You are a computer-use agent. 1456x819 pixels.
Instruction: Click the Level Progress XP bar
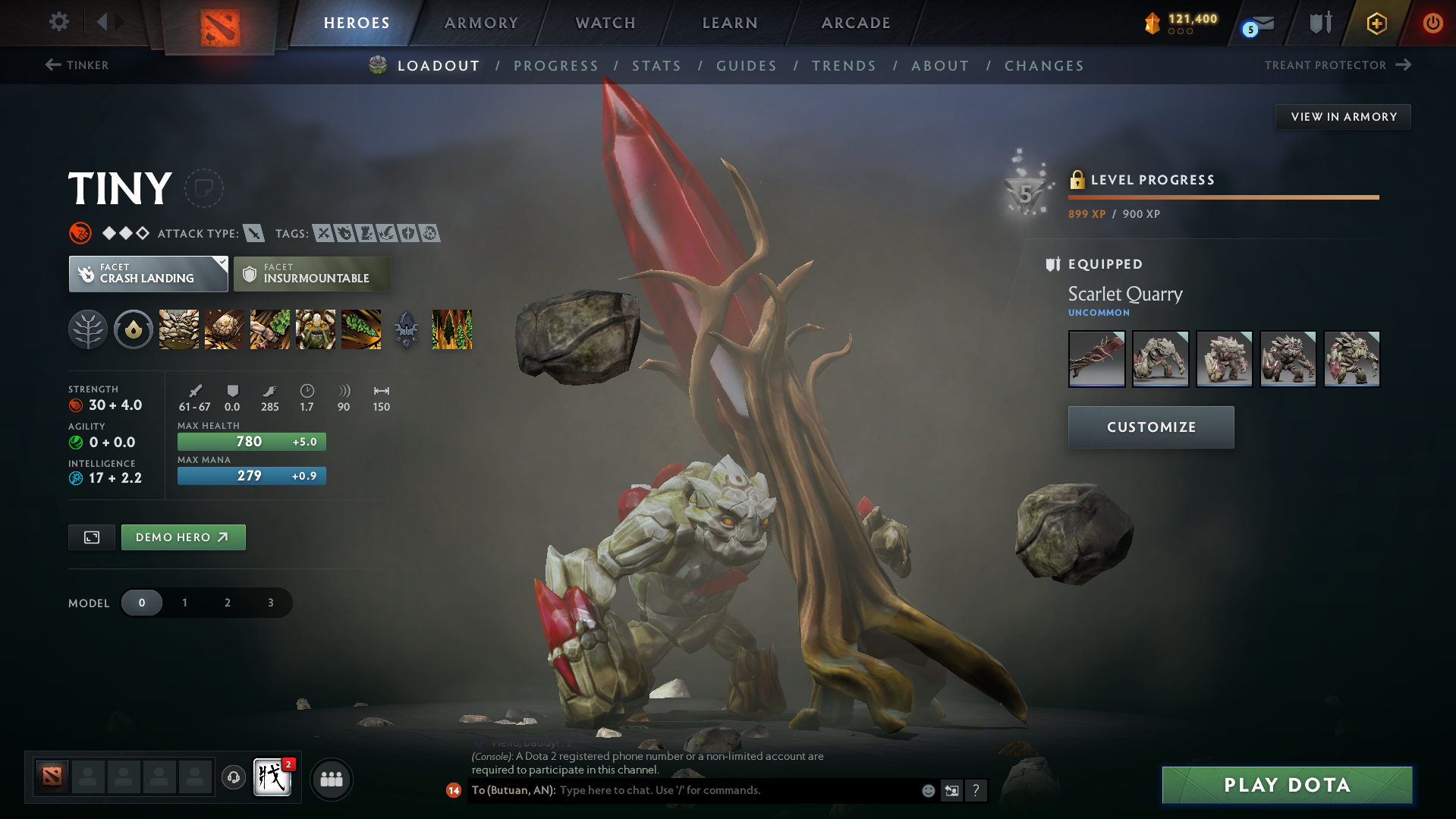1223,197
